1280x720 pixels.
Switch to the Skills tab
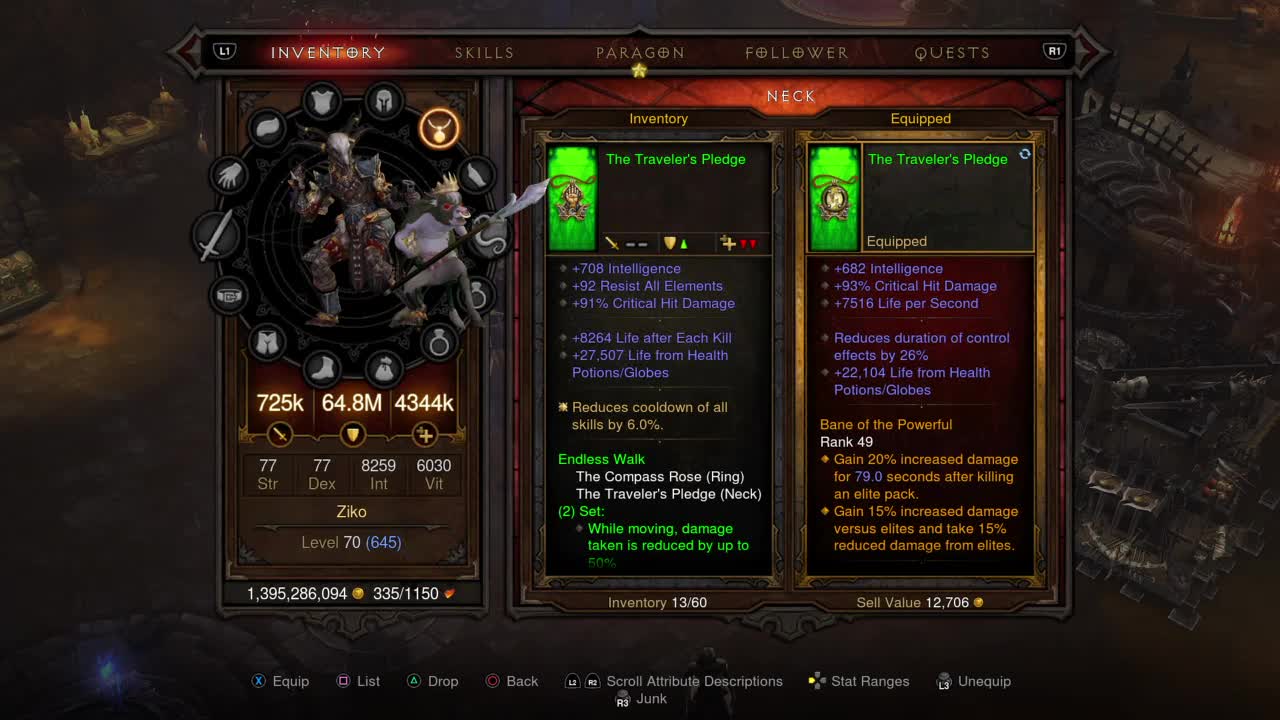point(484,52)
